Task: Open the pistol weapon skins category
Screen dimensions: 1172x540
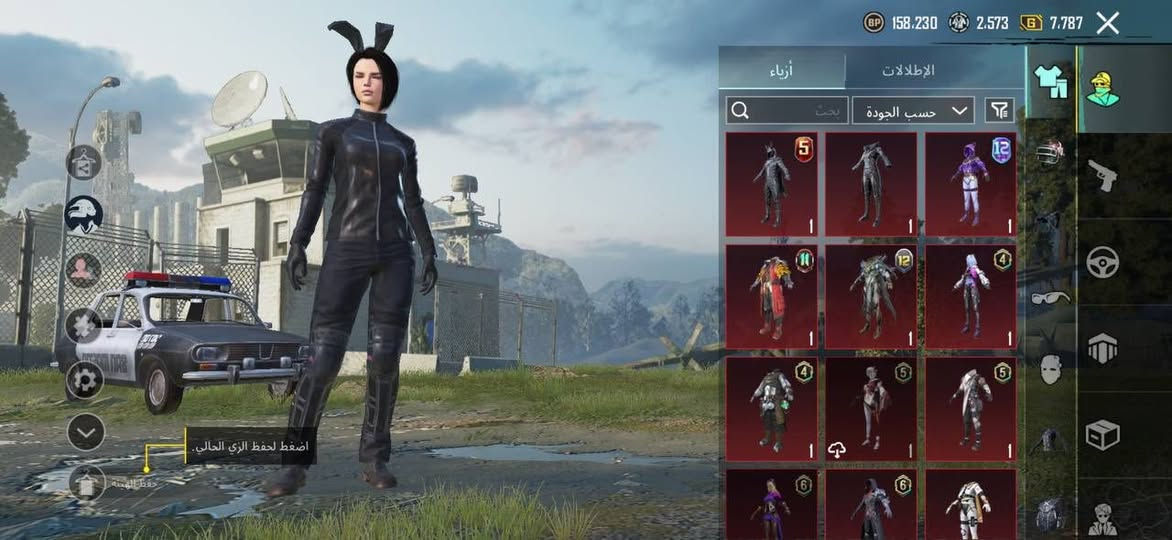Action: coord(1102,177)
